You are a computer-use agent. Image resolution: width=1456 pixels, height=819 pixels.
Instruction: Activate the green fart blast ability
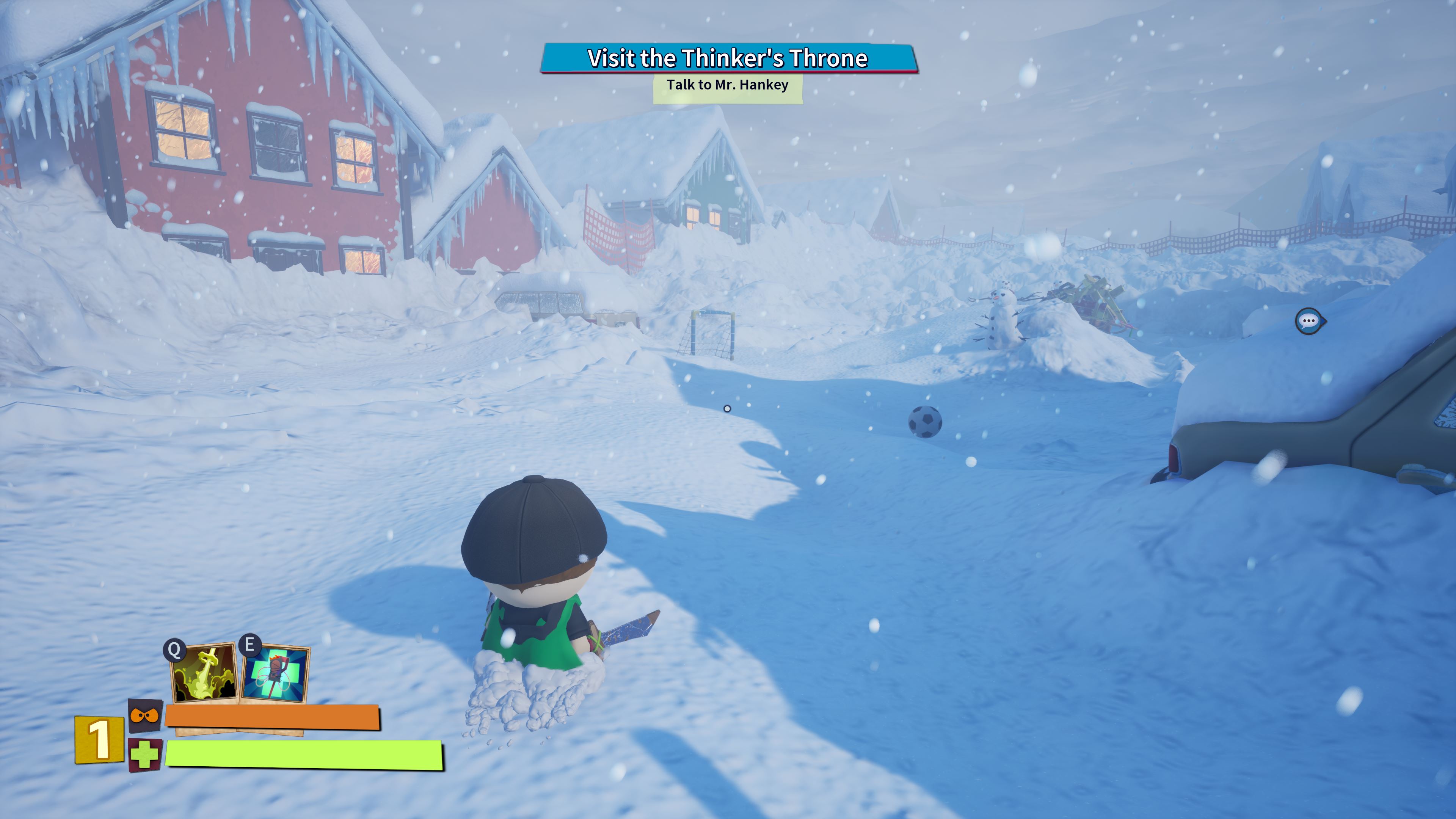(204, 674)
